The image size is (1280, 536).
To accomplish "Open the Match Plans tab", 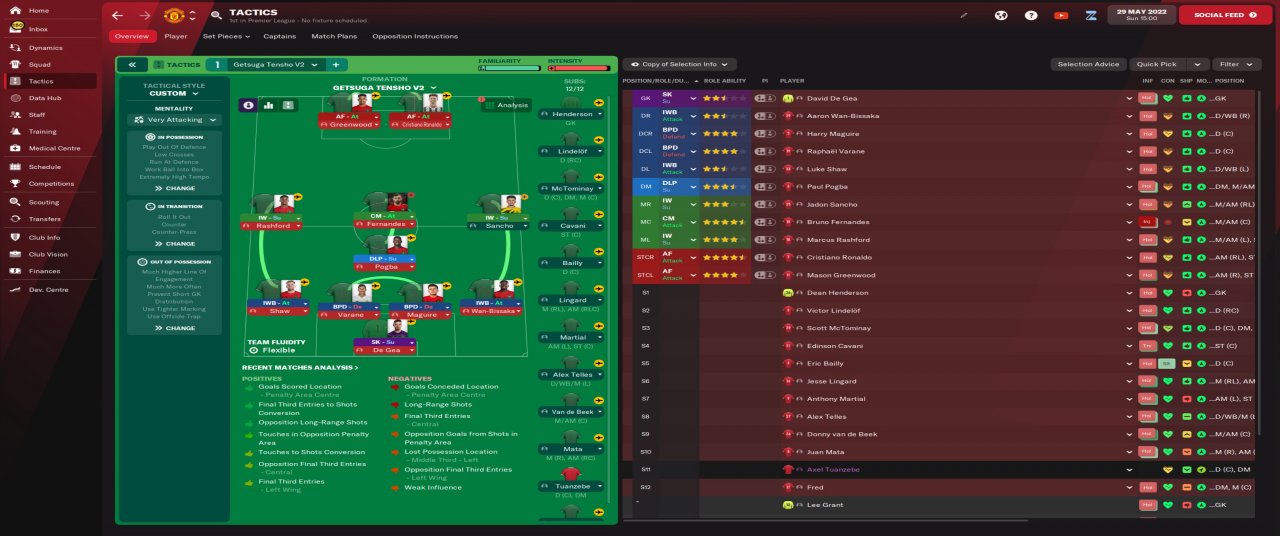I will pyautogui.click(x=334, y=36).
